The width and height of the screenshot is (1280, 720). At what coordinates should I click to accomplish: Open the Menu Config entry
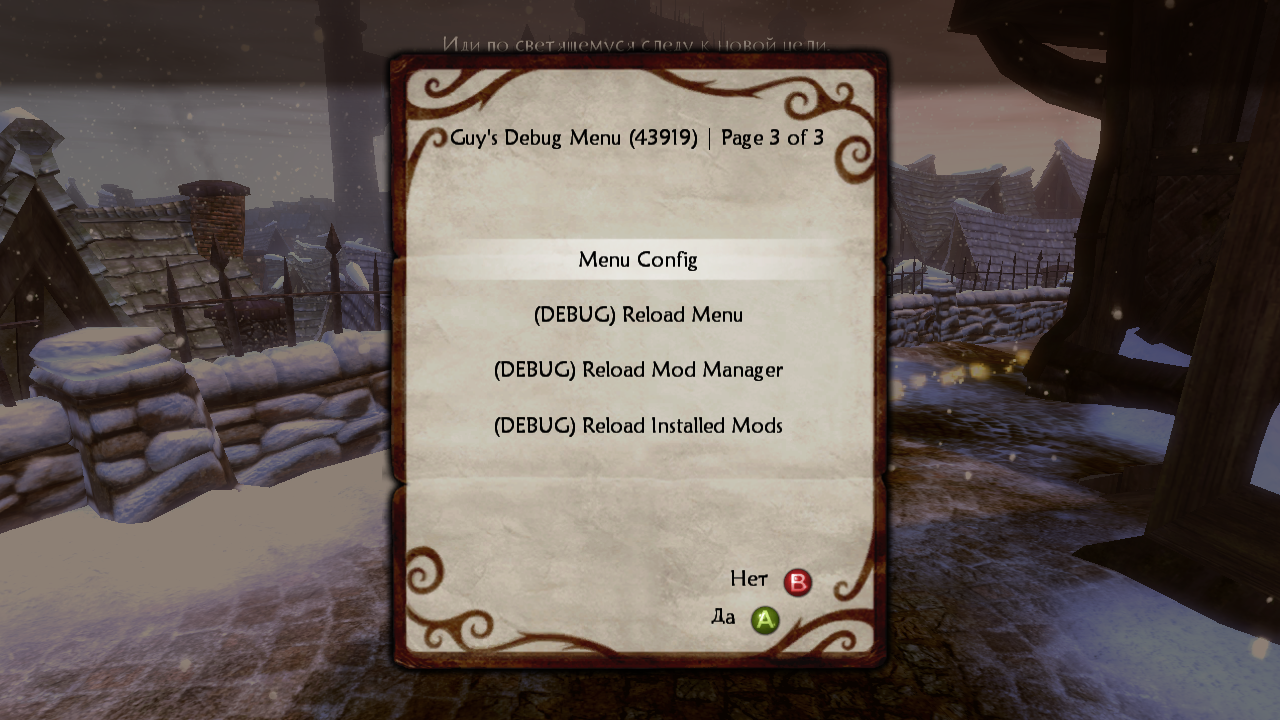(x=638, y=260)
